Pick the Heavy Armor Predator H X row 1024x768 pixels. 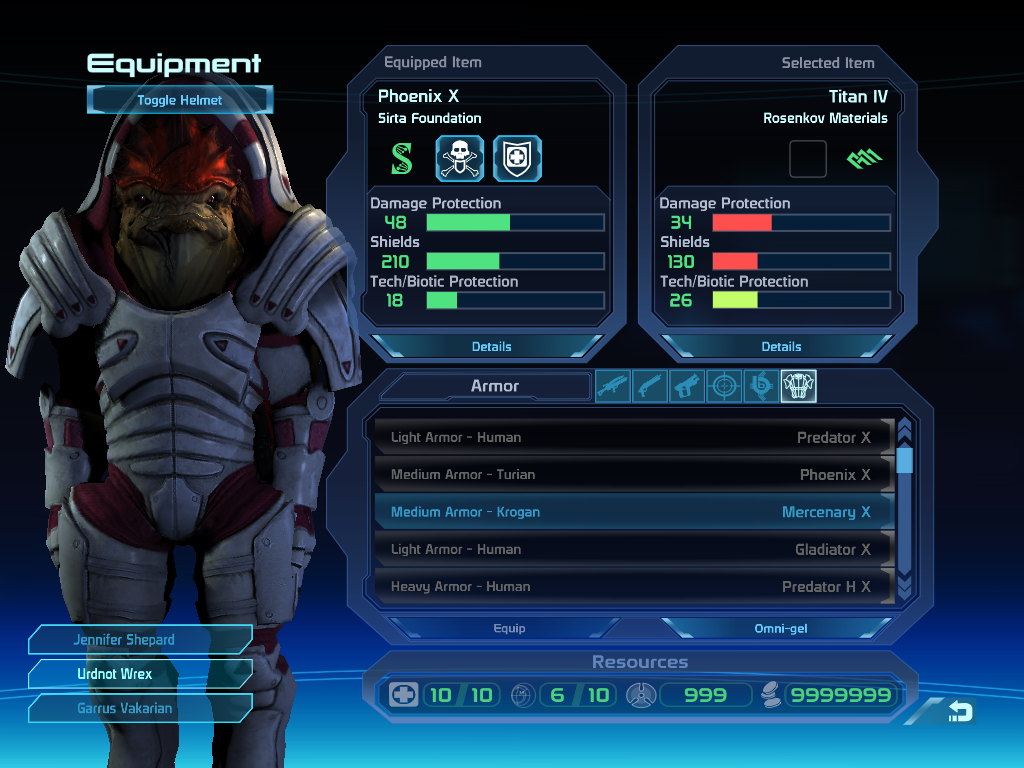tap(632, 586)
